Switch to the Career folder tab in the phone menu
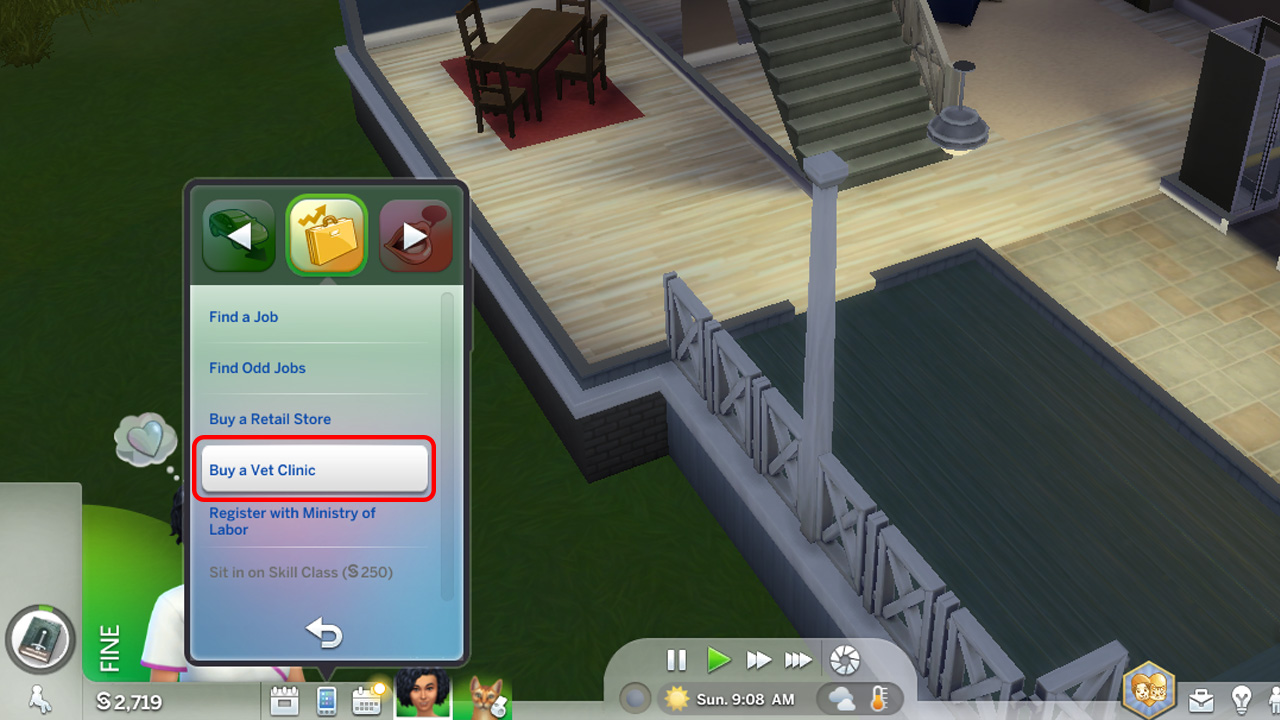 pos(327,236)
